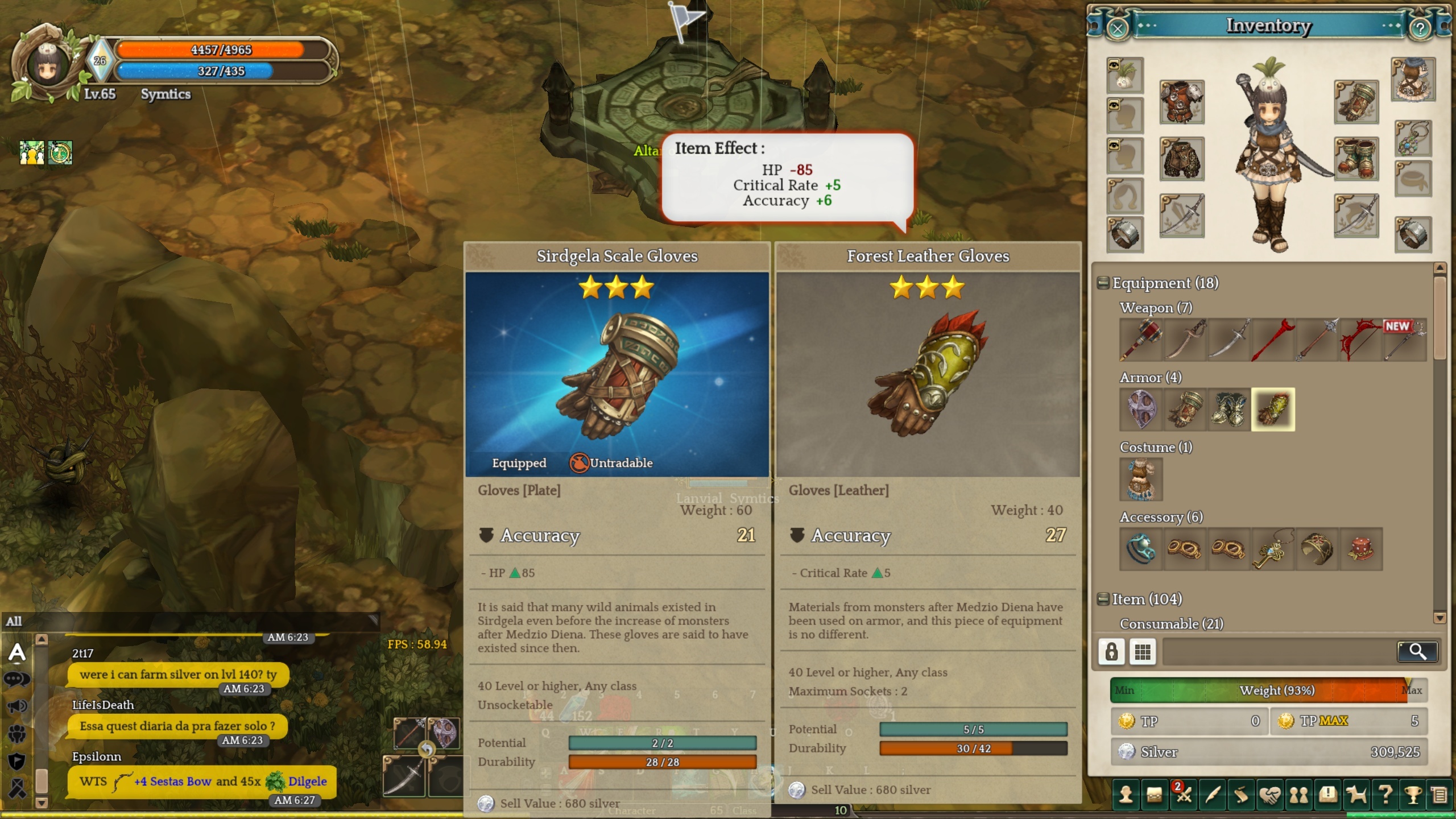Click the equipped chest armor slot
Image resolution: width=1456 pixels, height=819 pixels.
[x=1182, y=102]
